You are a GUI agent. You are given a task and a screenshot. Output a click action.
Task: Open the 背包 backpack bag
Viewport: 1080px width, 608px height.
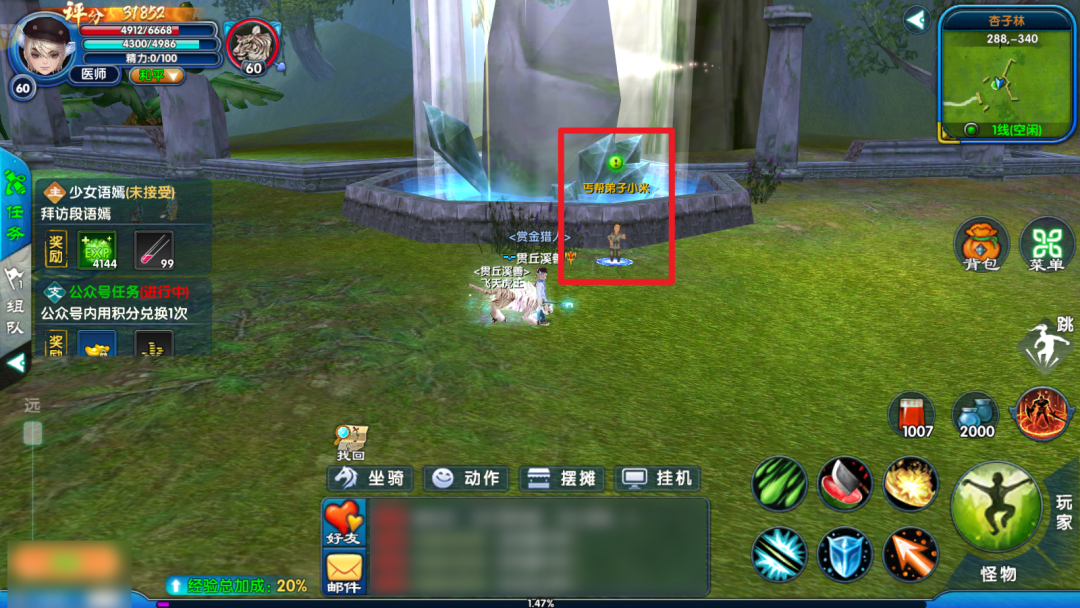[x=981, y=245]
